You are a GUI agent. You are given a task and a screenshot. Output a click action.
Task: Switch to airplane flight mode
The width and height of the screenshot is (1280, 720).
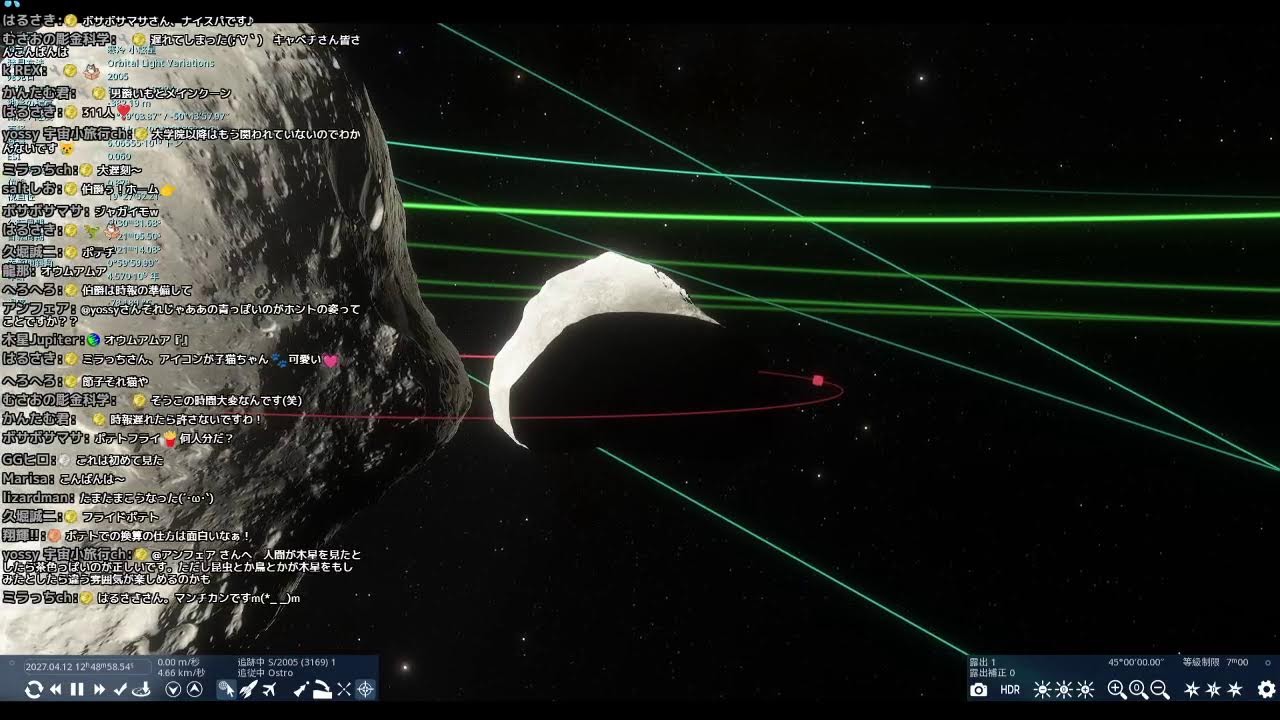click(269, 689)
